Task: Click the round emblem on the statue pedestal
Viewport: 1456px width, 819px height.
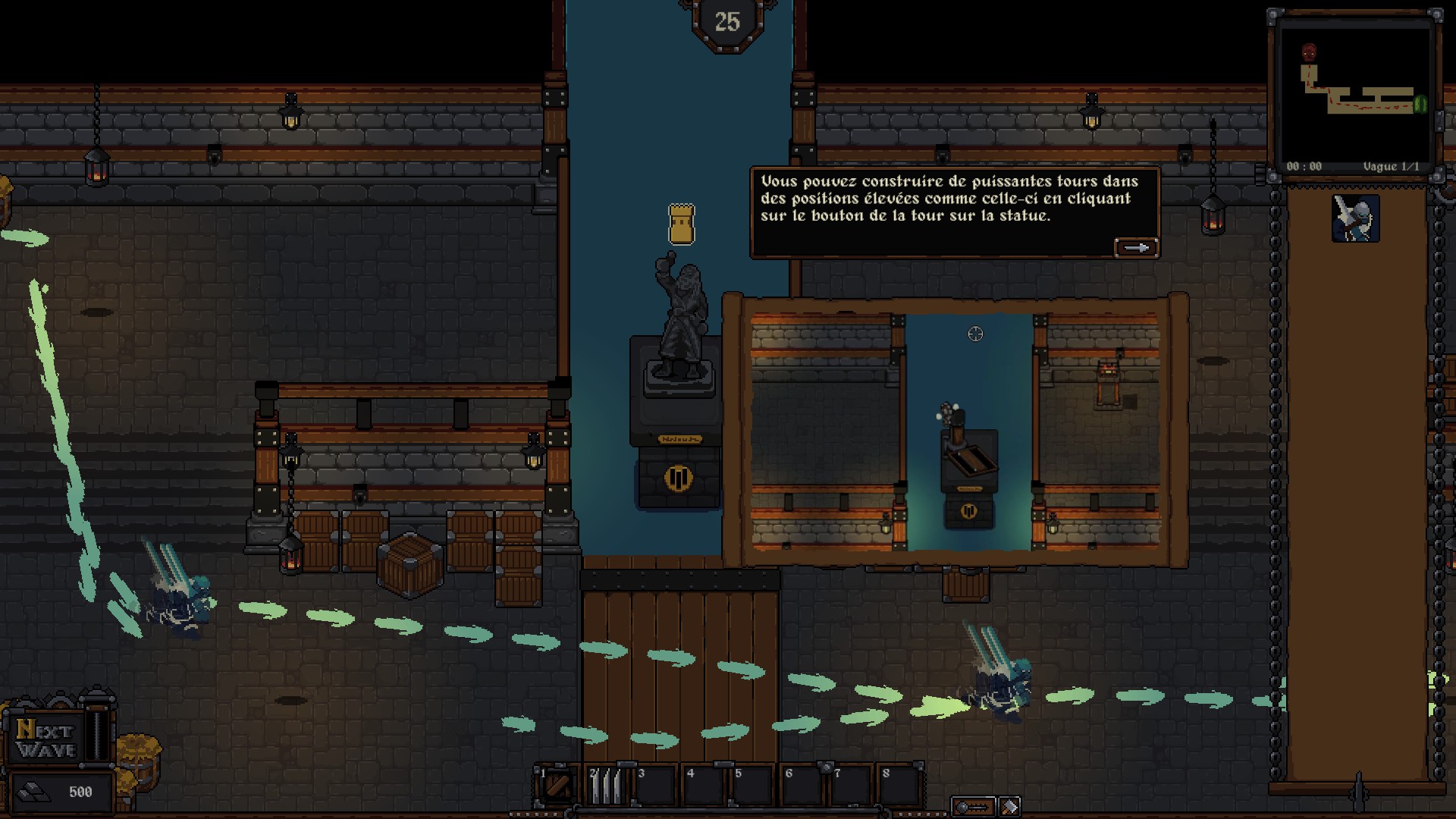Action: coord(678,479)
